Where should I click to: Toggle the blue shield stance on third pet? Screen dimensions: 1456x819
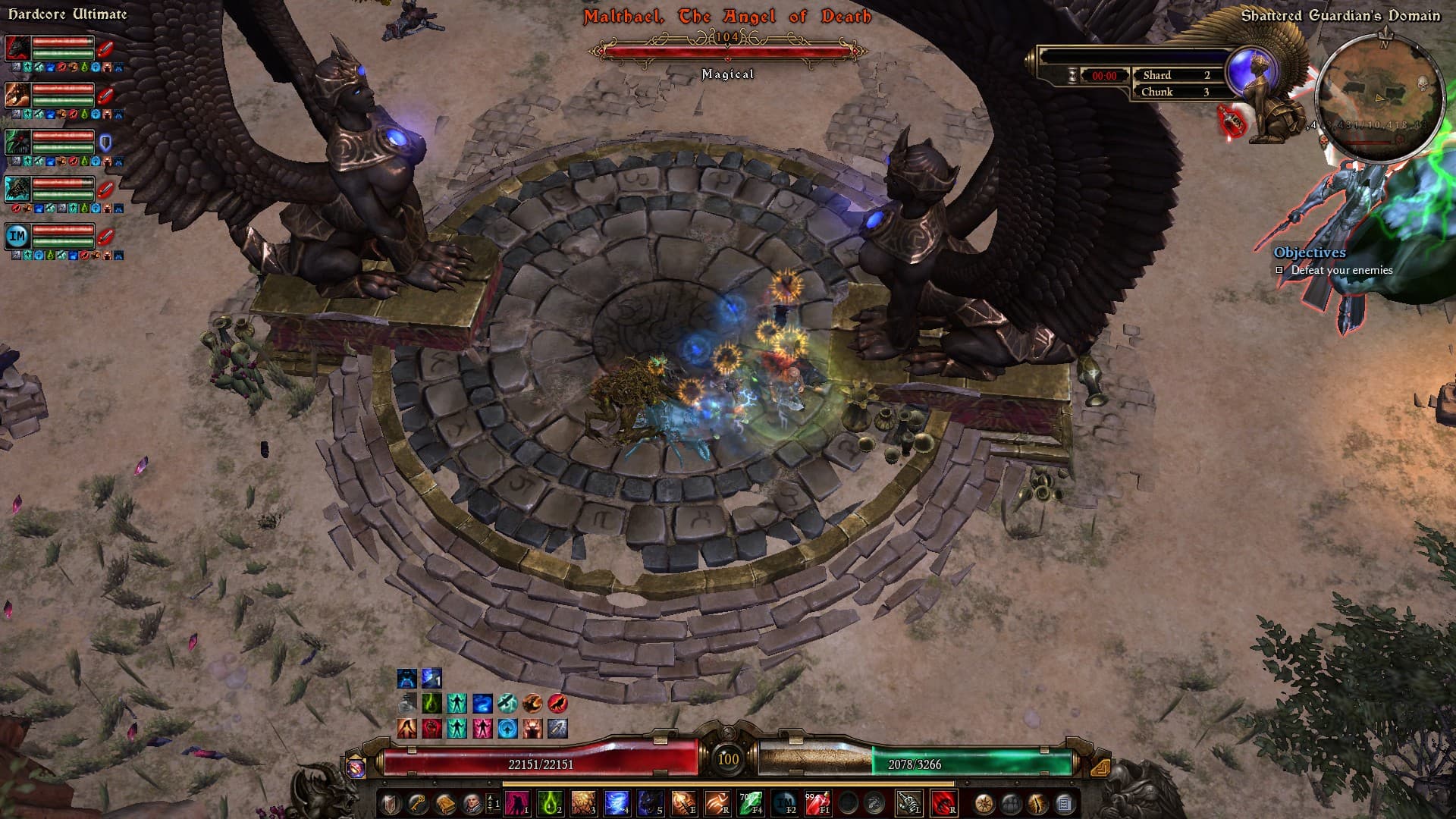point(105,142)
